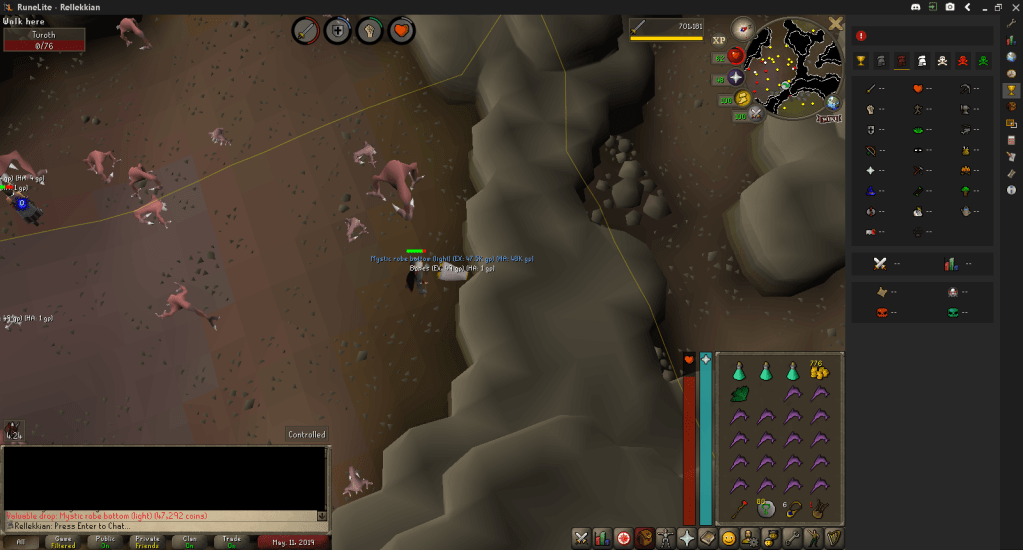The image size is (1023, 550).
Task: Open the Combat Options tab
Action: click(x=580, y=538)
